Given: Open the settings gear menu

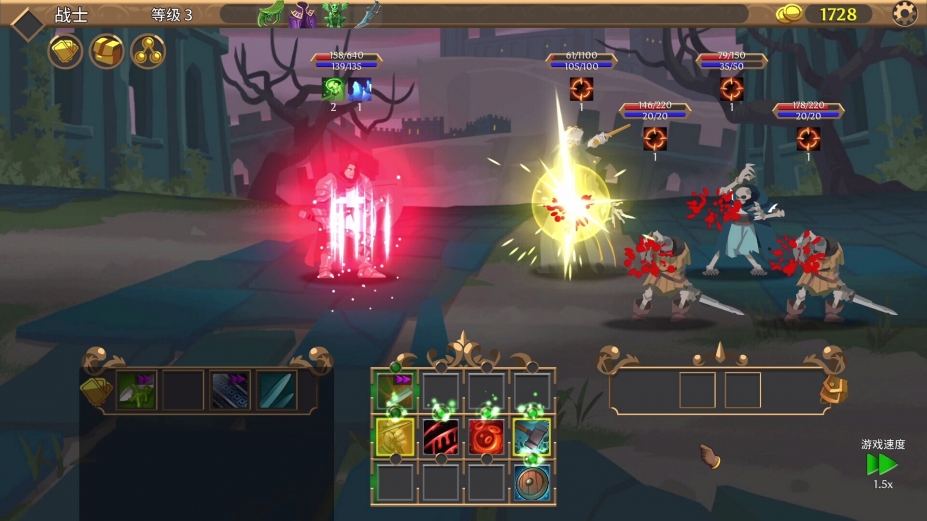Looking at the screenshot, I should (x=904, y=14).
